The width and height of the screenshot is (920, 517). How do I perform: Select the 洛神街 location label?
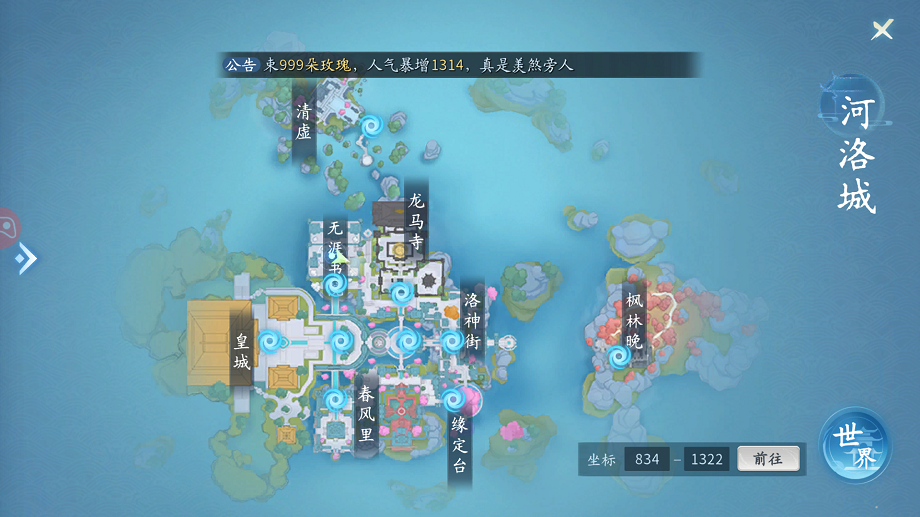473,321
